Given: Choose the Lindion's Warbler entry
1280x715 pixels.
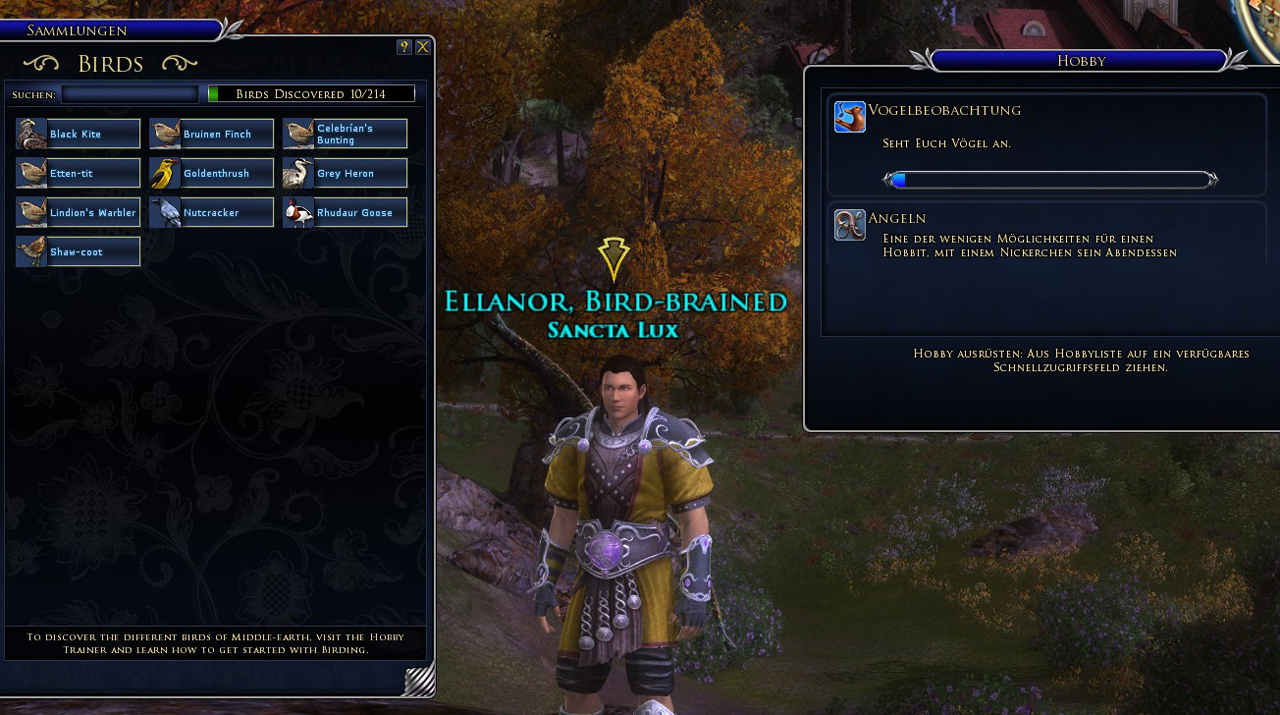Looking at the screenshot, I should (x=78, y=212).
